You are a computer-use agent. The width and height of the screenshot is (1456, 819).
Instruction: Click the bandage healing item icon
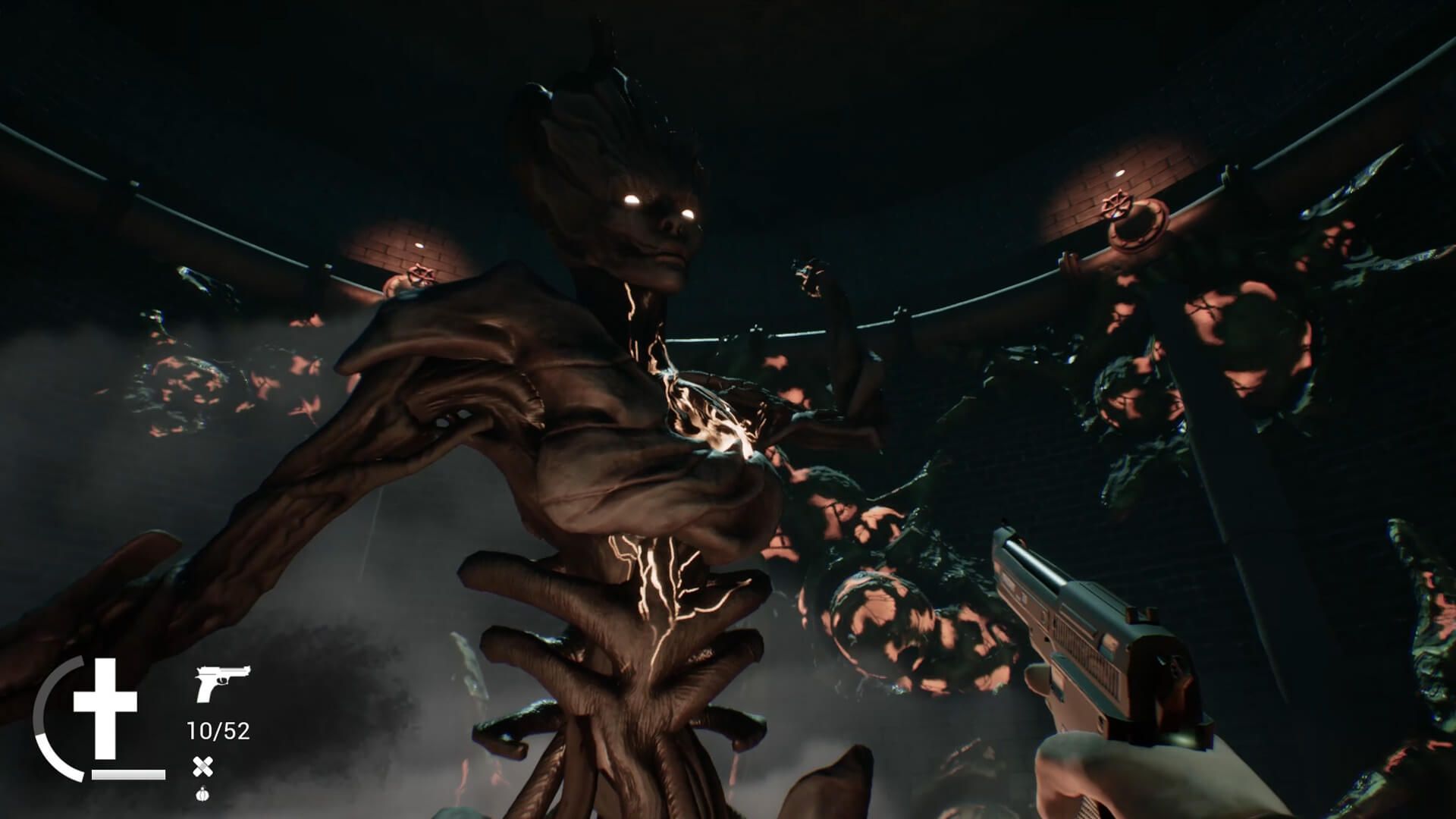pos(203,767)
